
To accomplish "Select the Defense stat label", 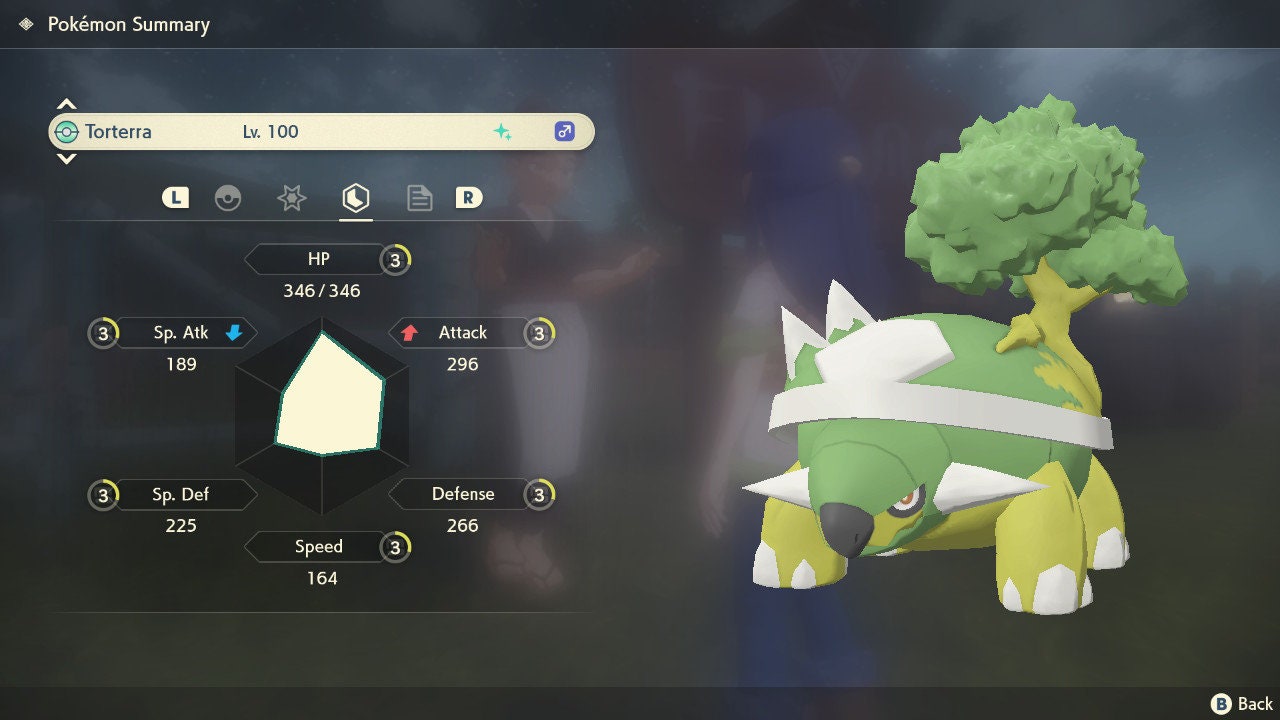I will (462, 494).
